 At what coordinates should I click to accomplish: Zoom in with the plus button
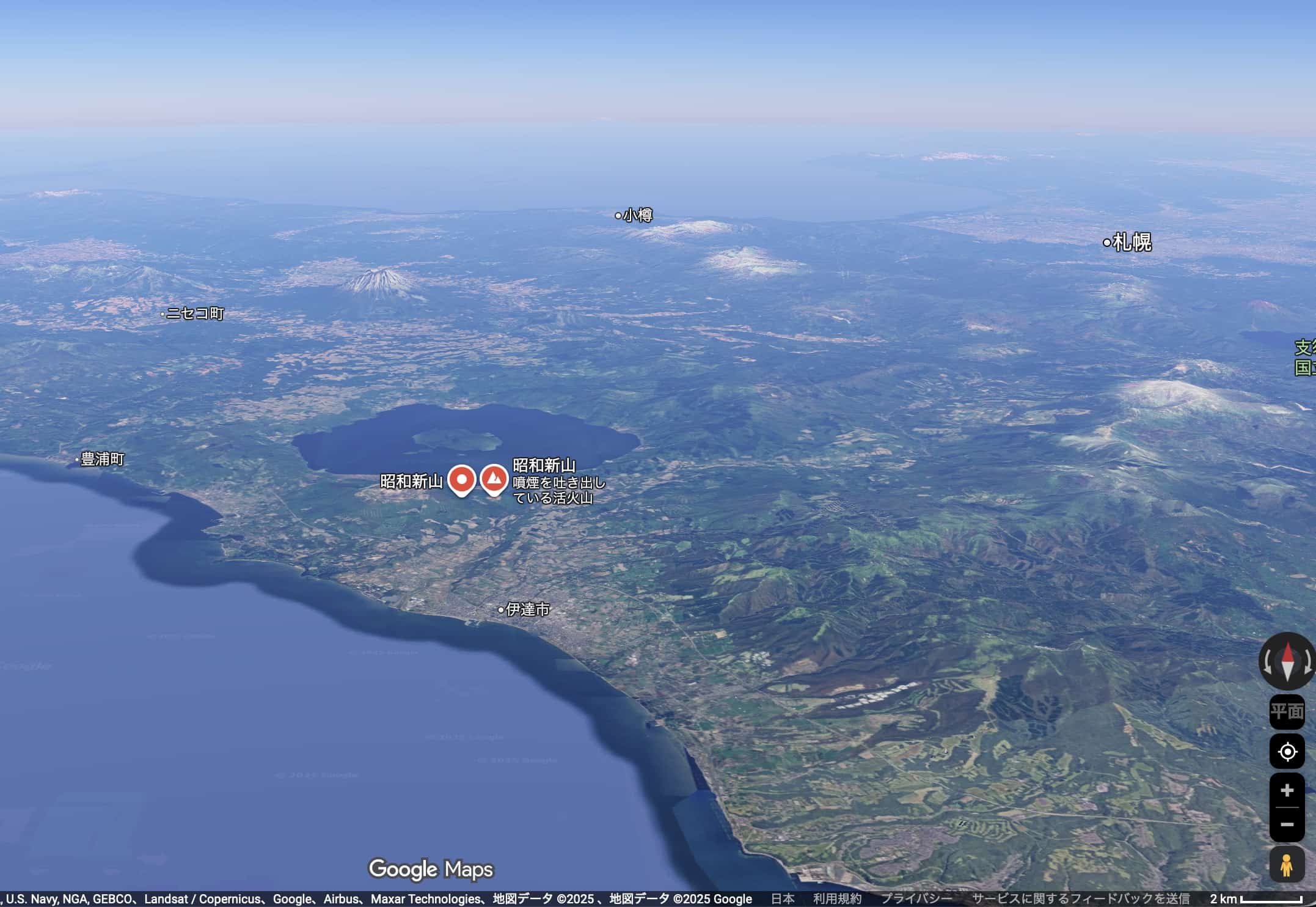pos(1287,790)
